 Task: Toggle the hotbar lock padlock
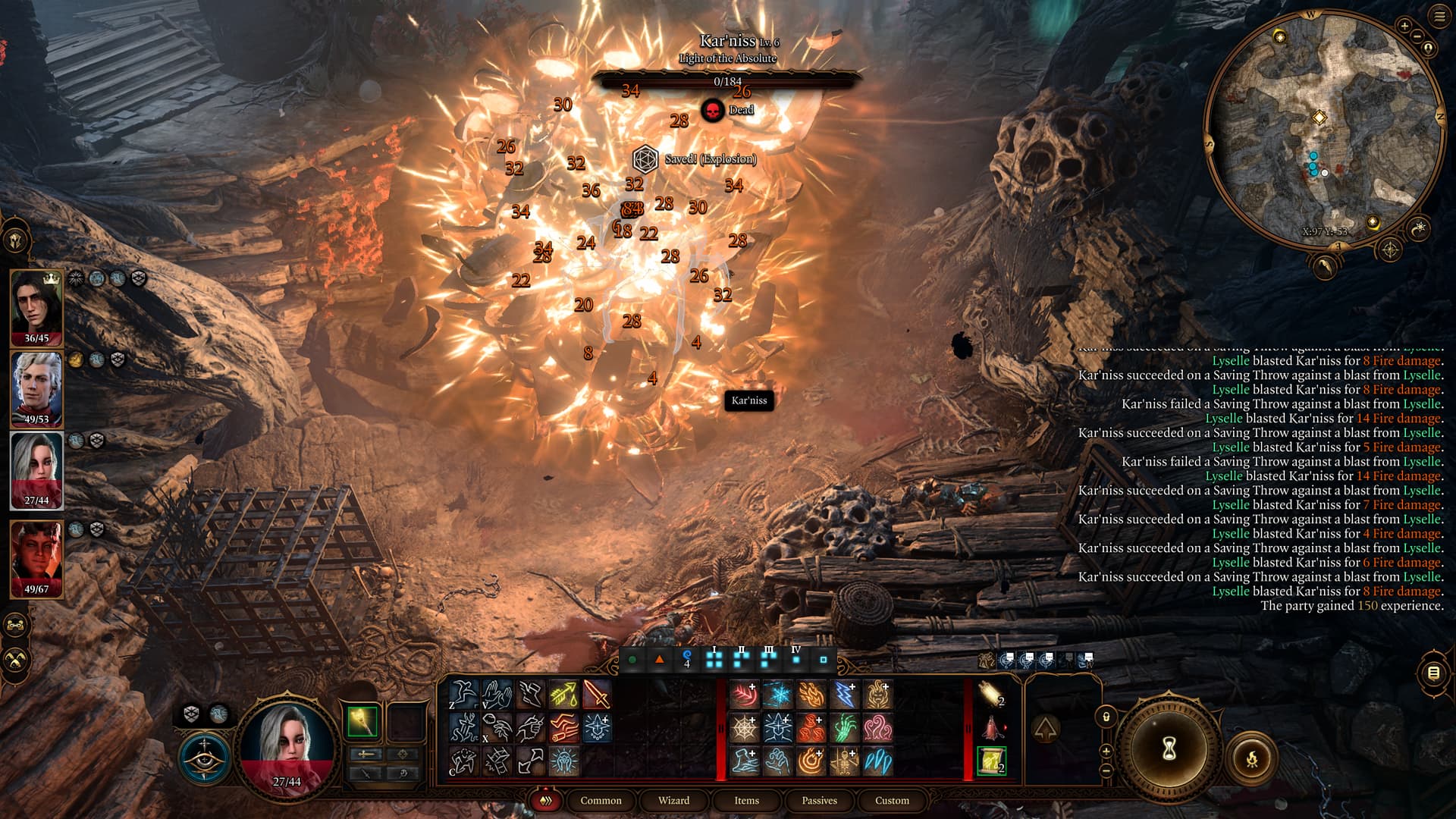[1106, 717]
